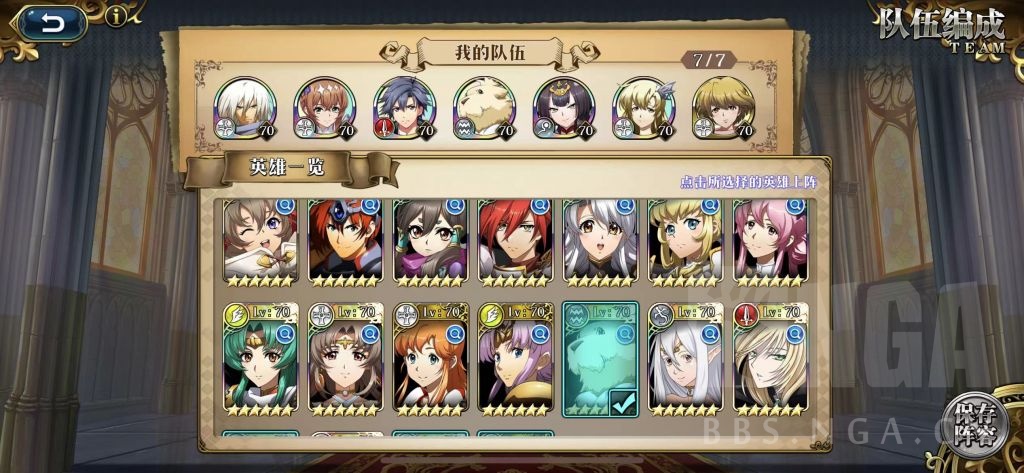Image resolution: width=1024 pixels, height=473 pixels.
Task: Pick the red-haired swordsman hero card
Action: click(x=514, y=243)
